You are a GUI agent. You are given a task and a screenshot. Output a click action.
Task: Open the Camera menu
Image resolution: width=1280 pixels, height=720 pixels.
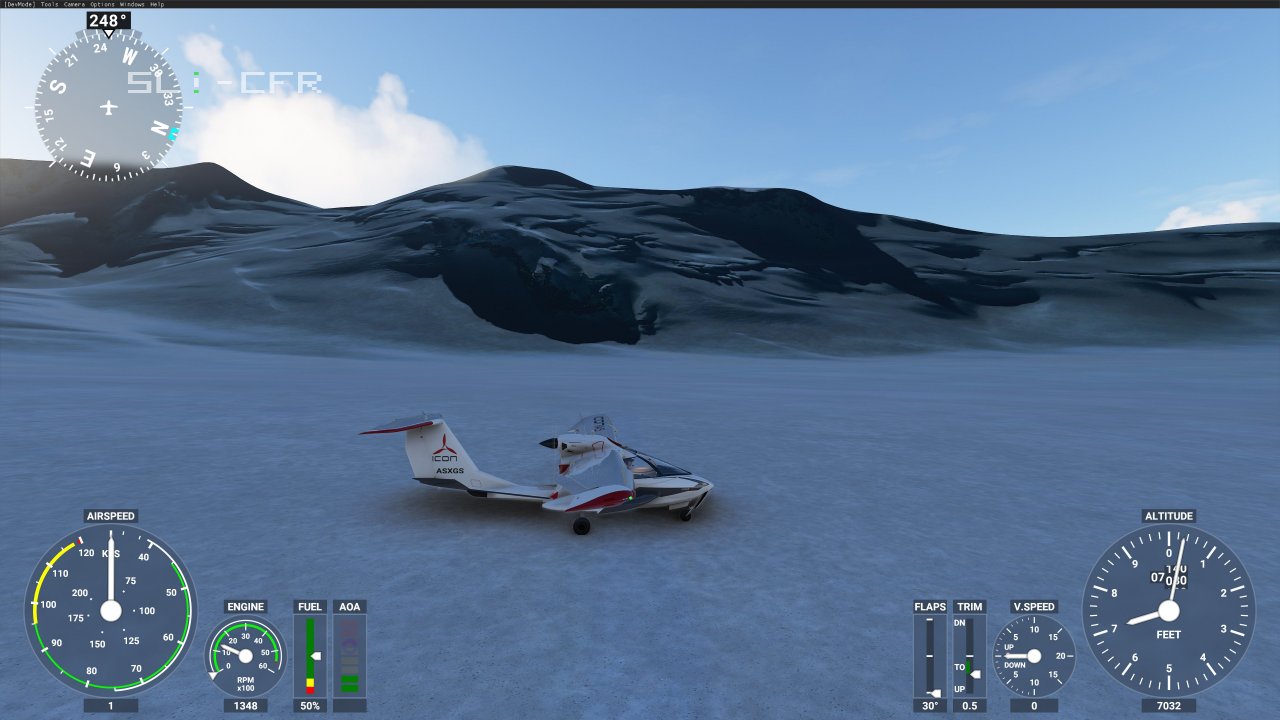[74, 4]
